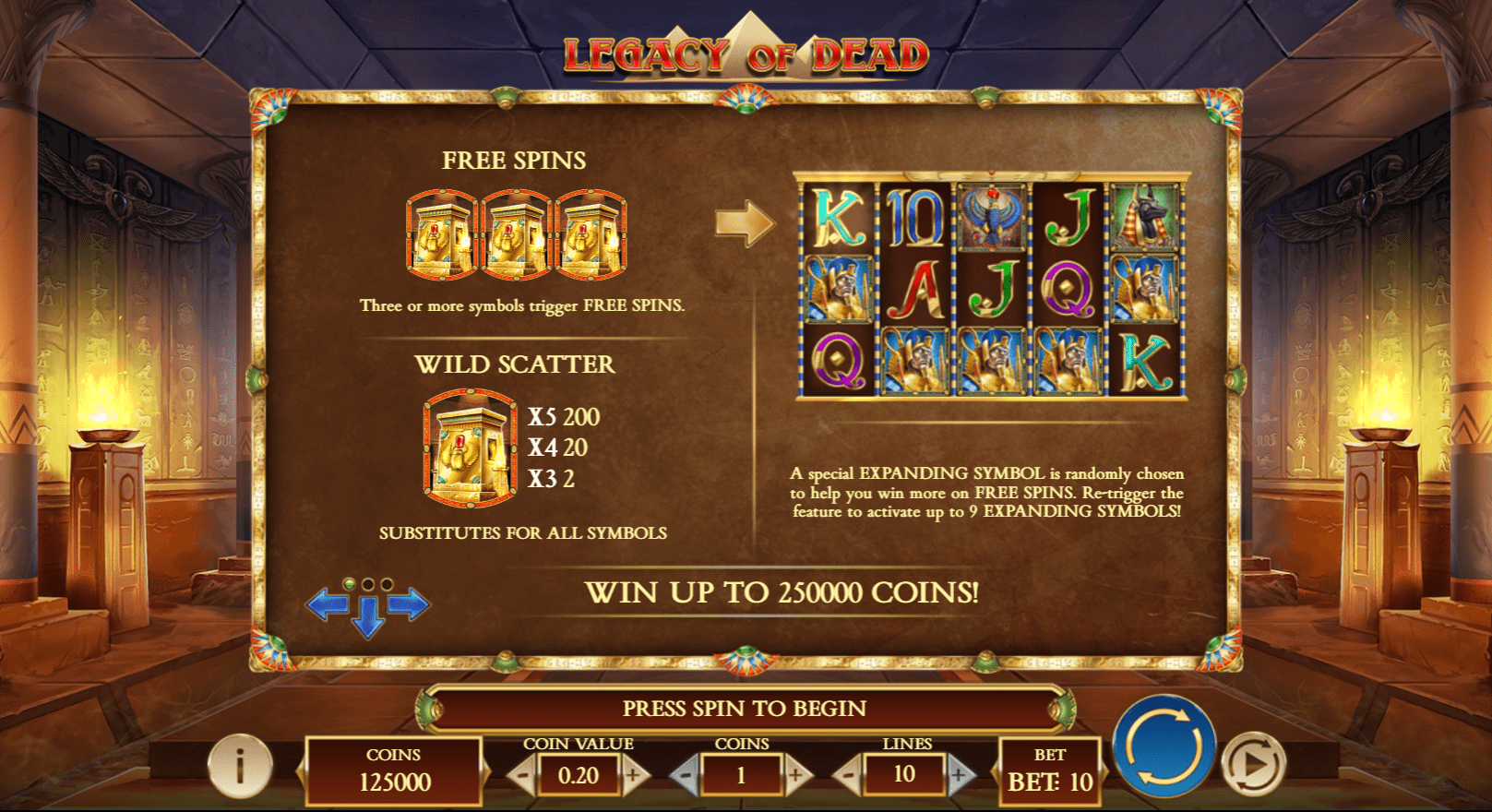Decrease the number of lines
Image resolution: width=1492 pixels, height=812 pixels.
coord(848,776)
